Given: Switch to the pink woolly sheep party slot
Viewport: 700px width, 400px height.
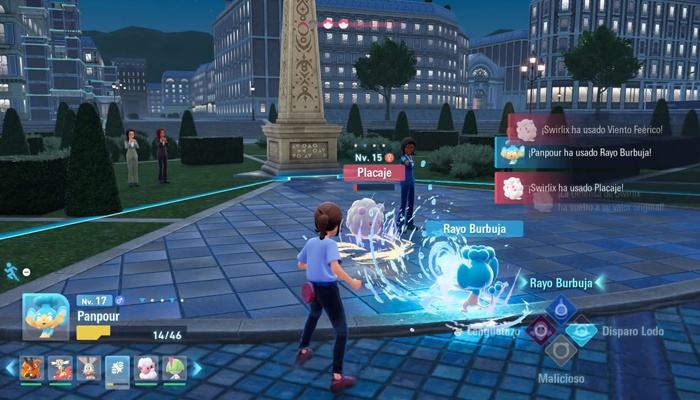Looking at the screenshot, I should pos(146,368).
